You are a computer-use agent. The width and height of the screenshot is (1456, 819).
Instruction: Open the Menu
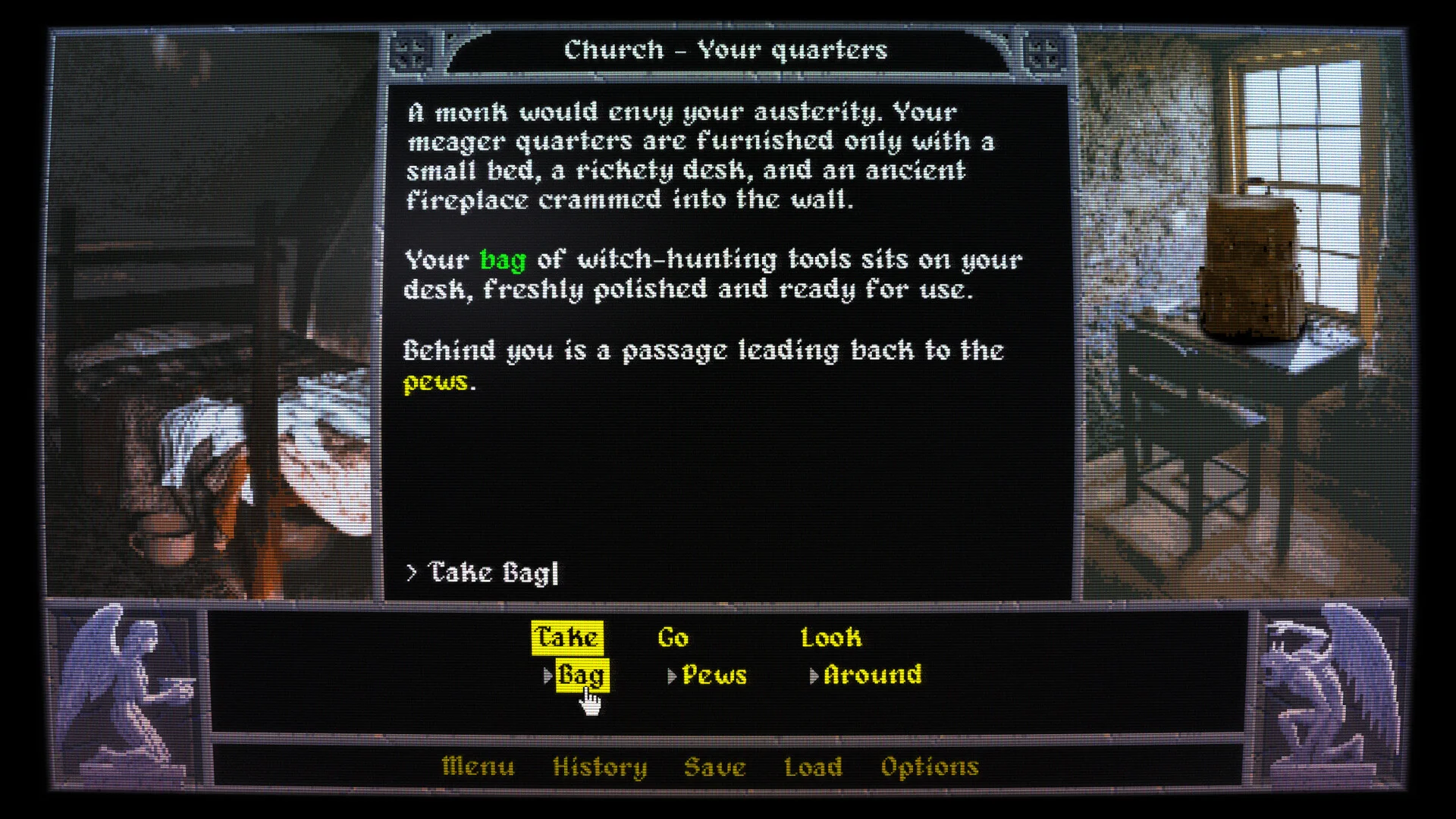[x=478, y=767]
